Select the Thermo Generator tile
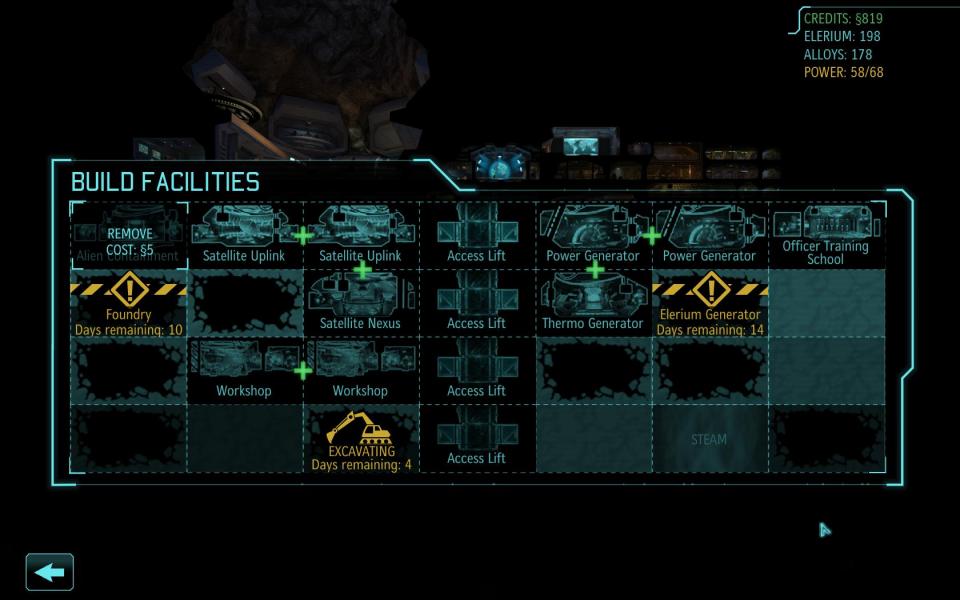This screenshot has height=600, width=960. (593, 304)
